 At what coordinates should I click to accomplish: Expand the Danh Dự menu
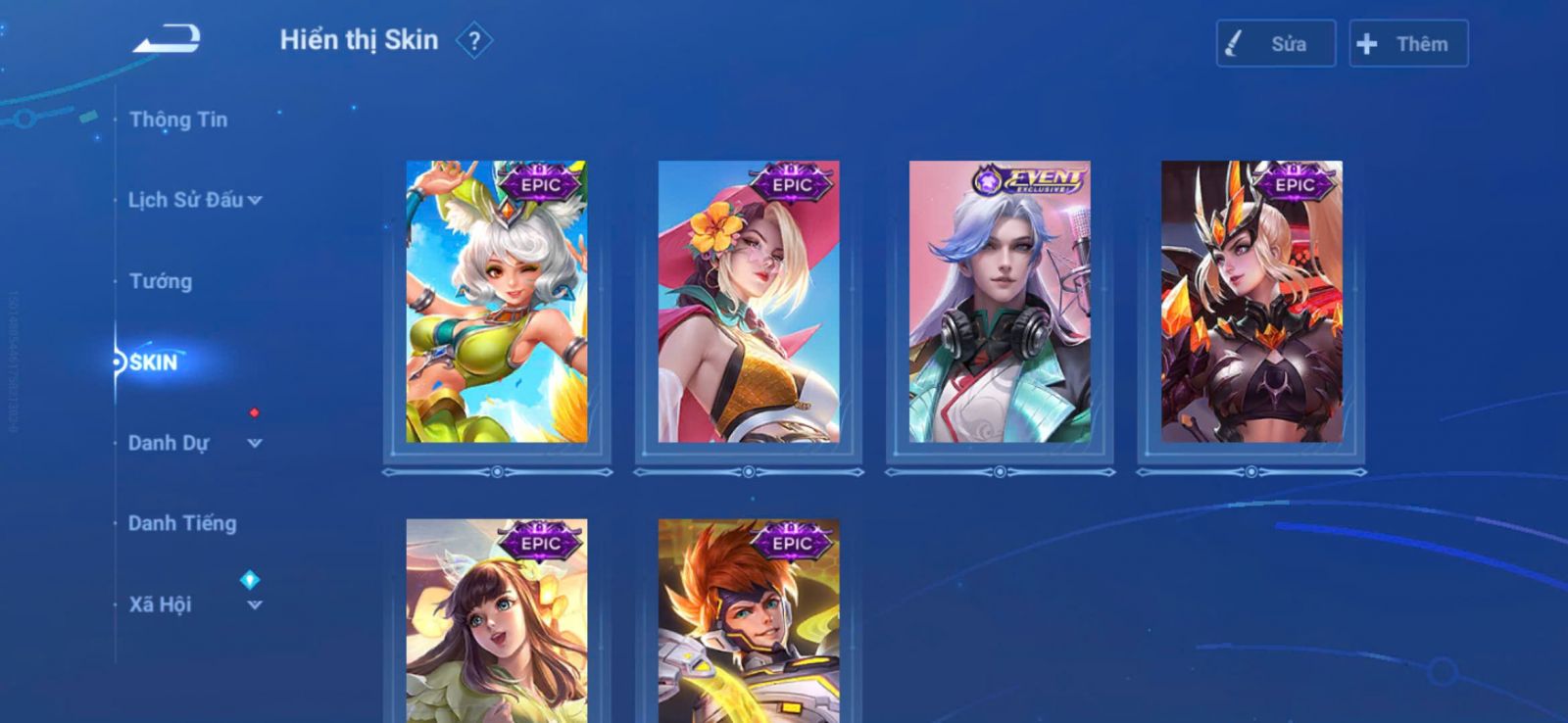194,443
